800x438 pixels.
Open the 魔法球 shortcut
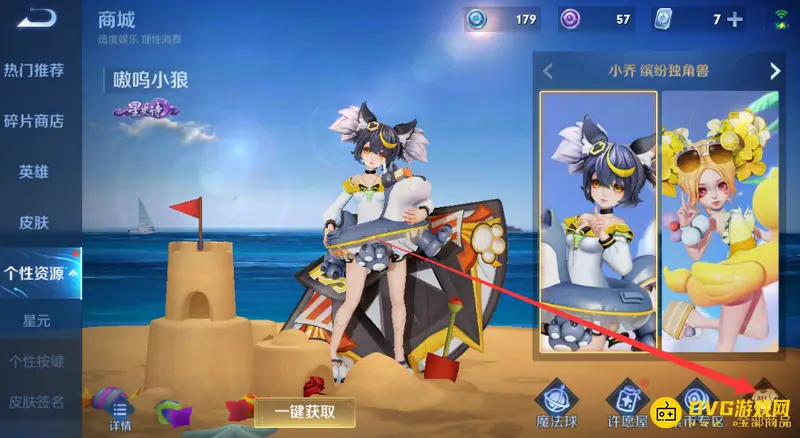click(556, 403)
